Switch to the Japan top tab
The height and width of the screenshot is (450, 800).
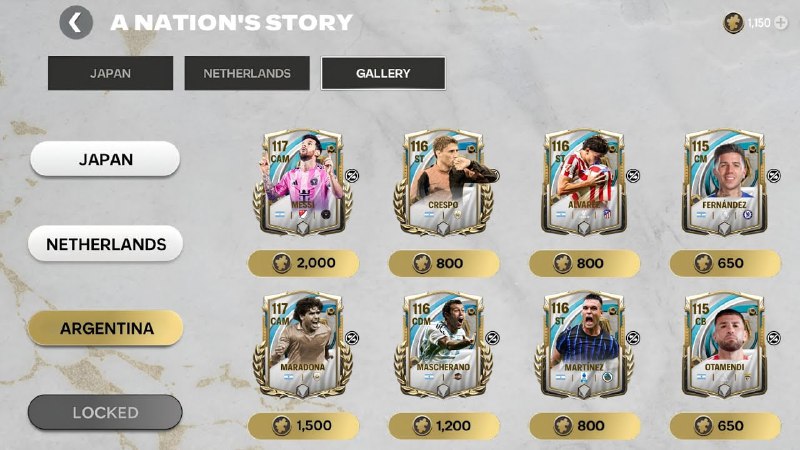(x=110, y=73)
